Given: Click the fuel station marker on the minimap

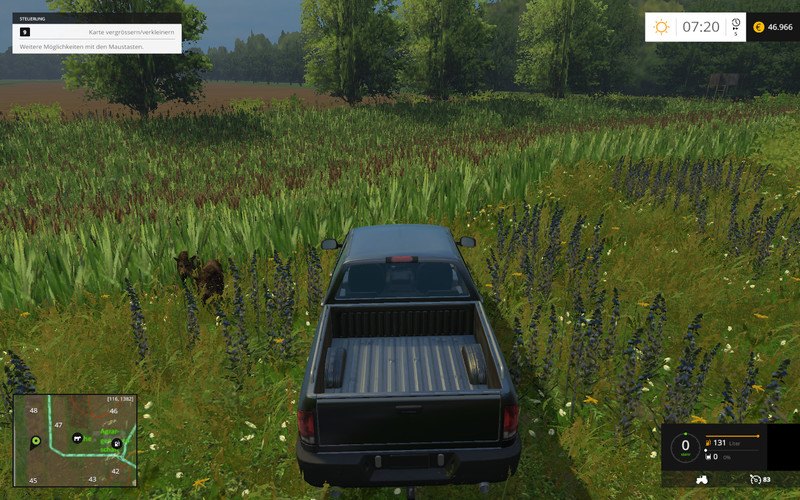Looking at the screenshot, I should (117, 443).
